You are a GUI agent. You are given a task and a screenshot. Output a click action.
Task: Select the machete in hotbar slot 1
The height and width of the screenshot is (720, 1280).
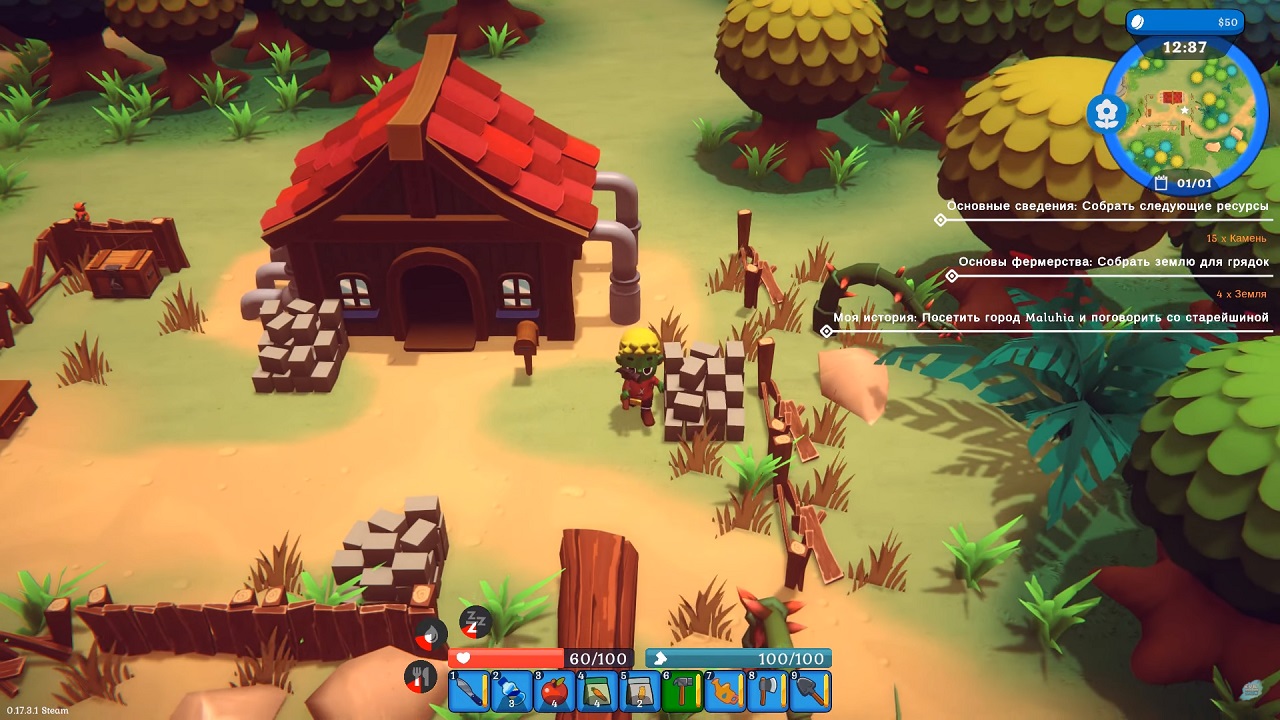pyautogui.click(x=468, y=691)
